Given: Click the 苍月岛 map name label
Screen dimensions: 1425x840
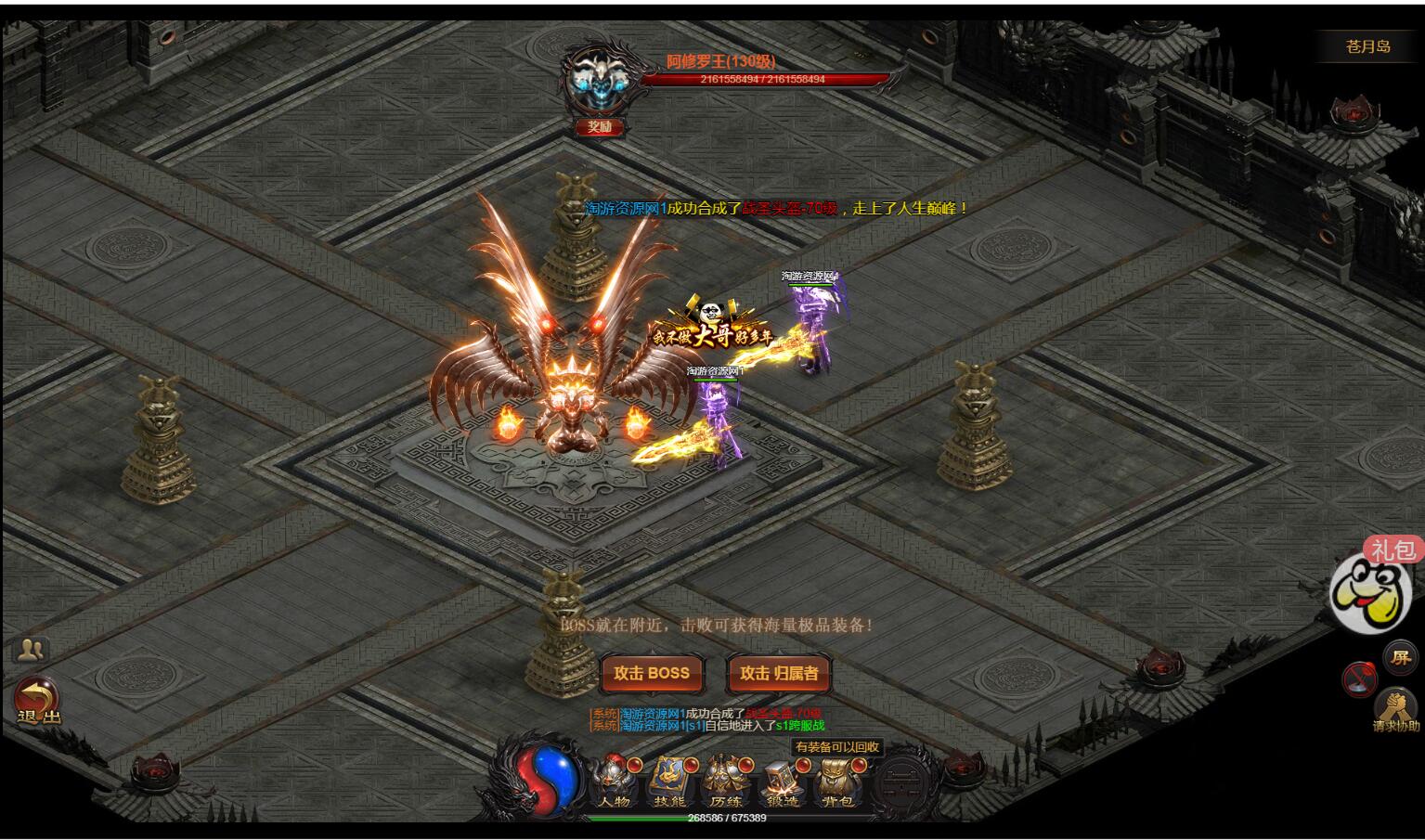Looking at the screenshot, I should pos(1367,46).
